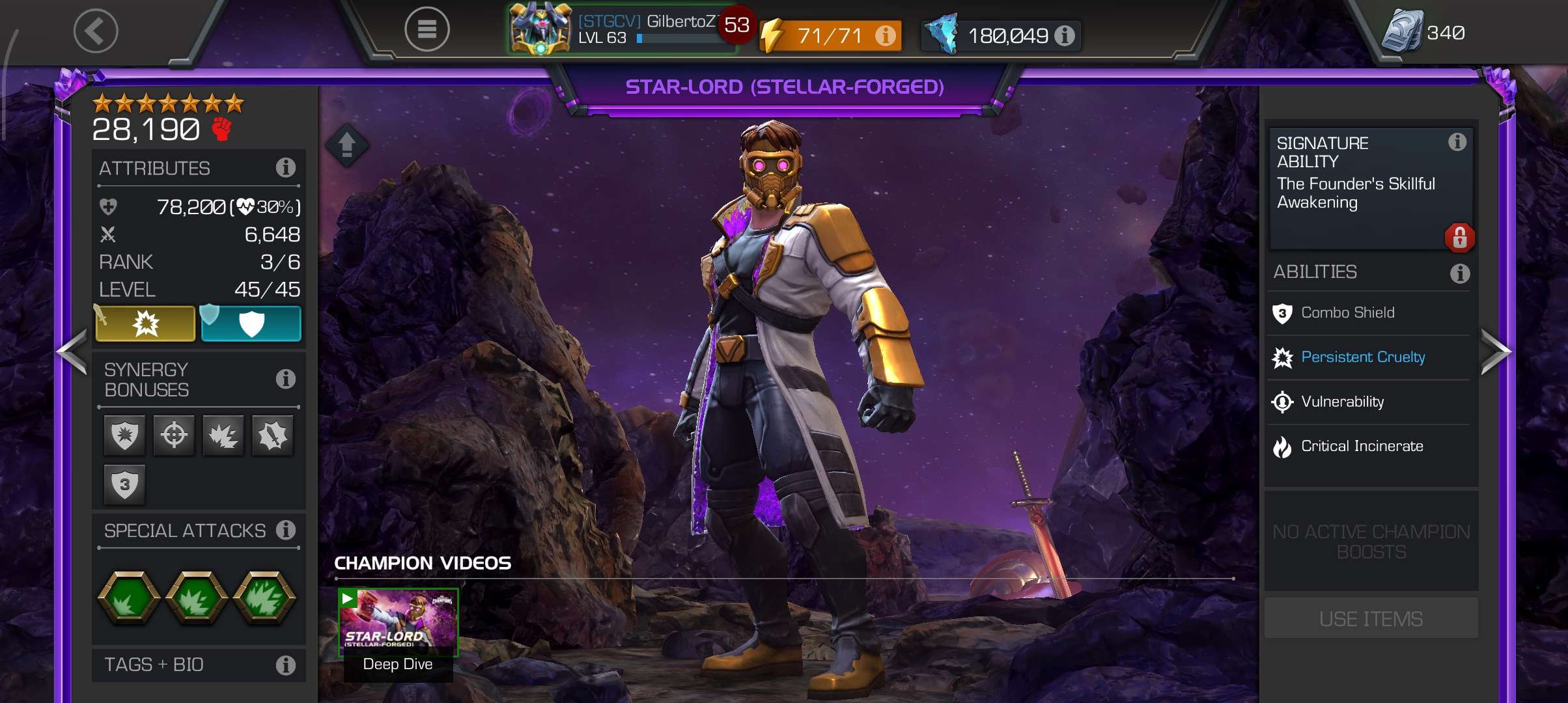This screenshot has width=1568, height=703.
Task: Open Synergy Bonuses info
Action: coord(285,379)
